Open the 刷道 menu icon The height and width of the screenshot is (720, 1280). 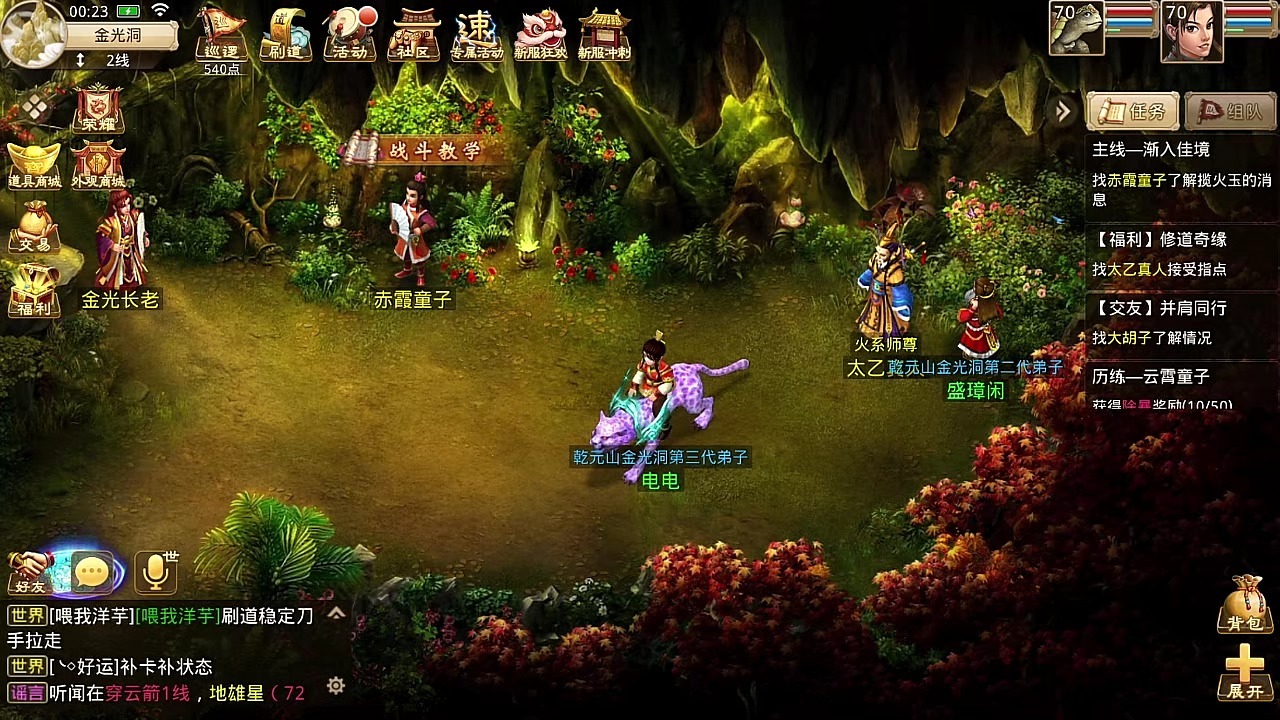[x=285, y=35]
